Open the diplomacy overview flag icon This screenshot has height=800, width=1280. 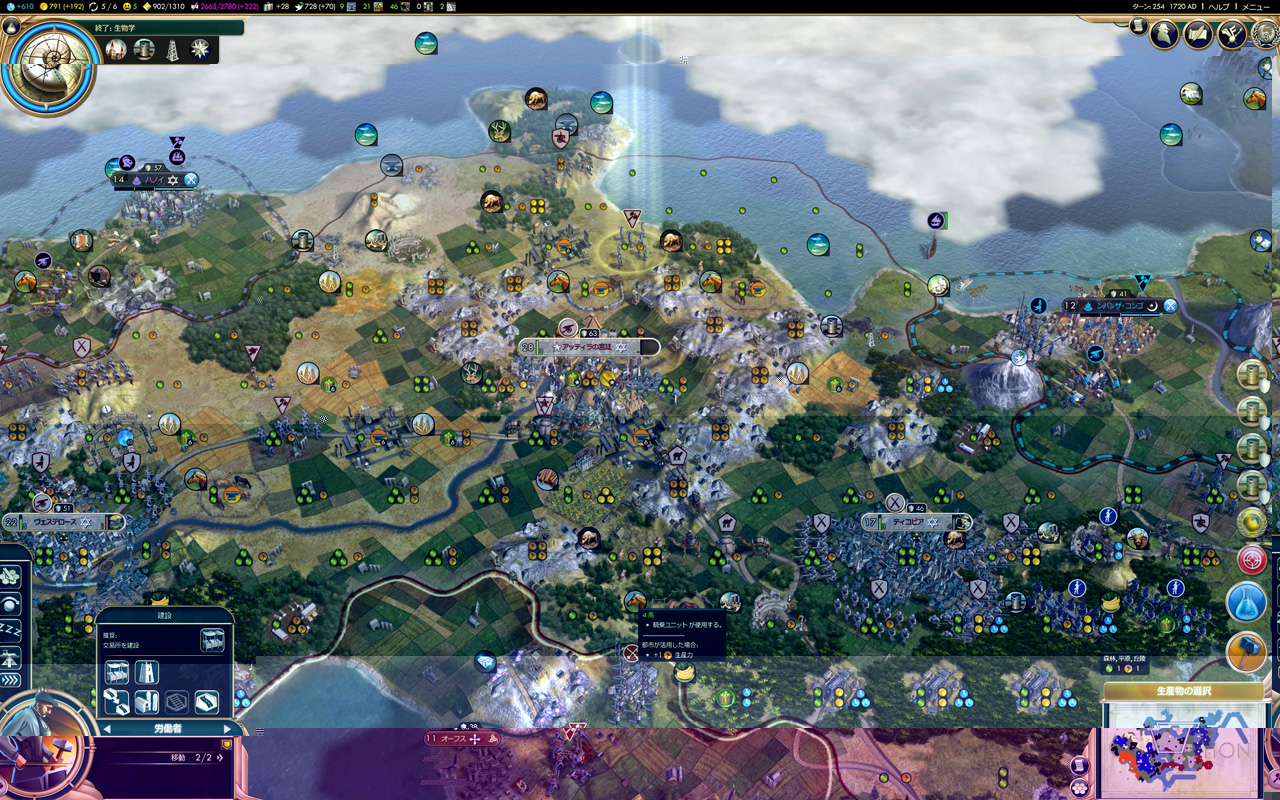[1231, 34]
